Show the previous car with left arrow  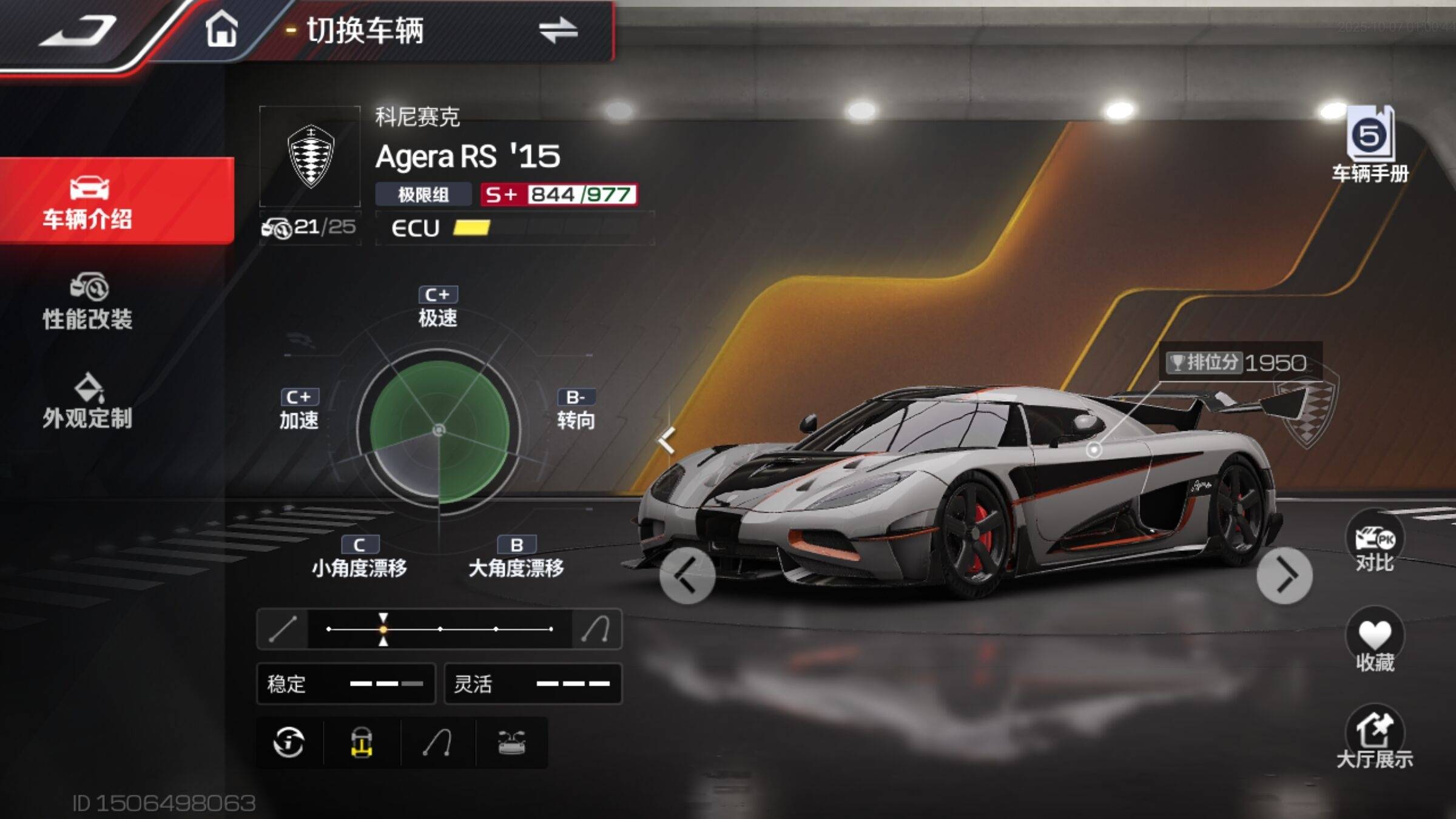pyautogui.click(x=687, y=576)
